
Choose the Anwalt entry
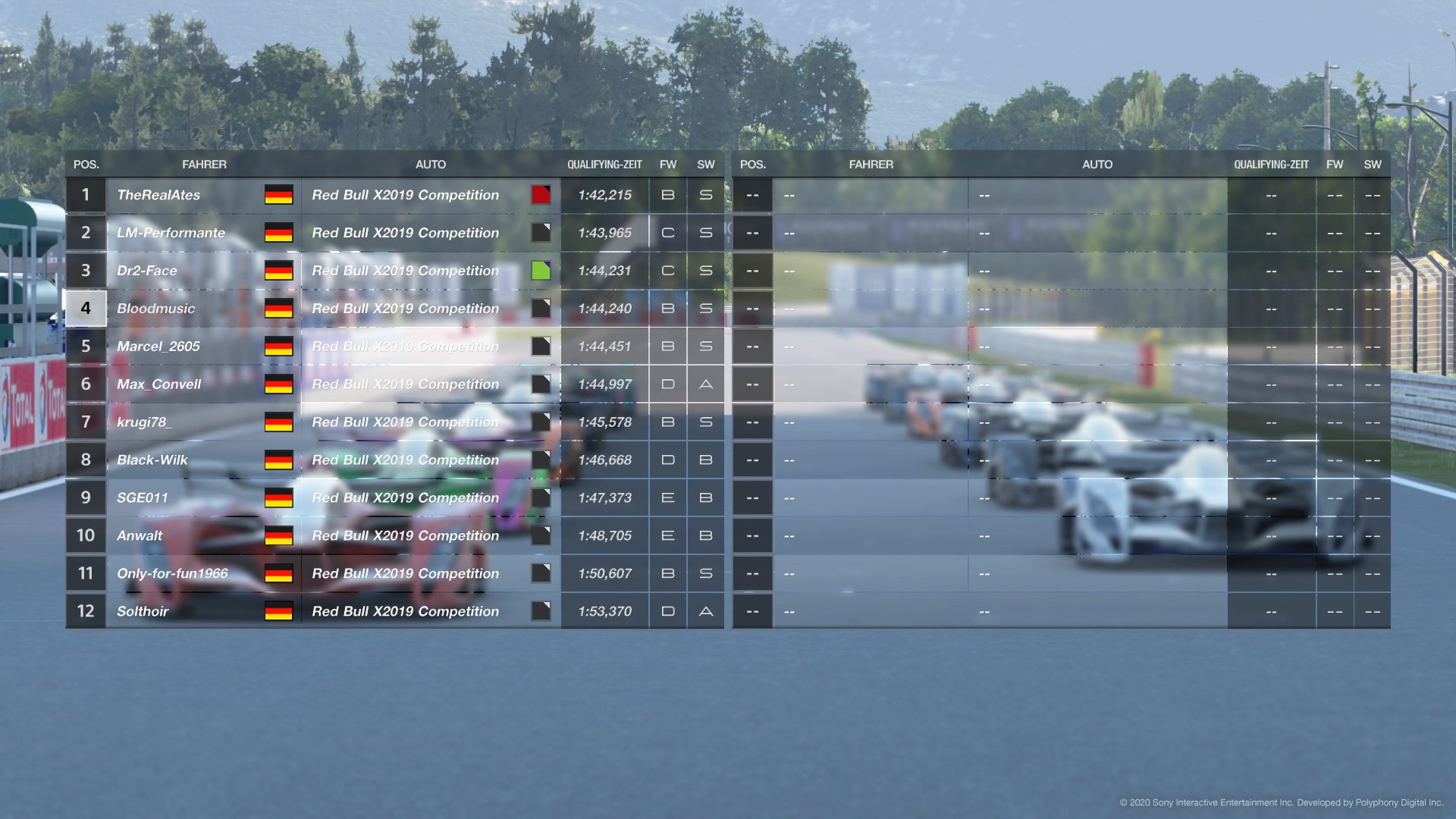pos(140,536)
